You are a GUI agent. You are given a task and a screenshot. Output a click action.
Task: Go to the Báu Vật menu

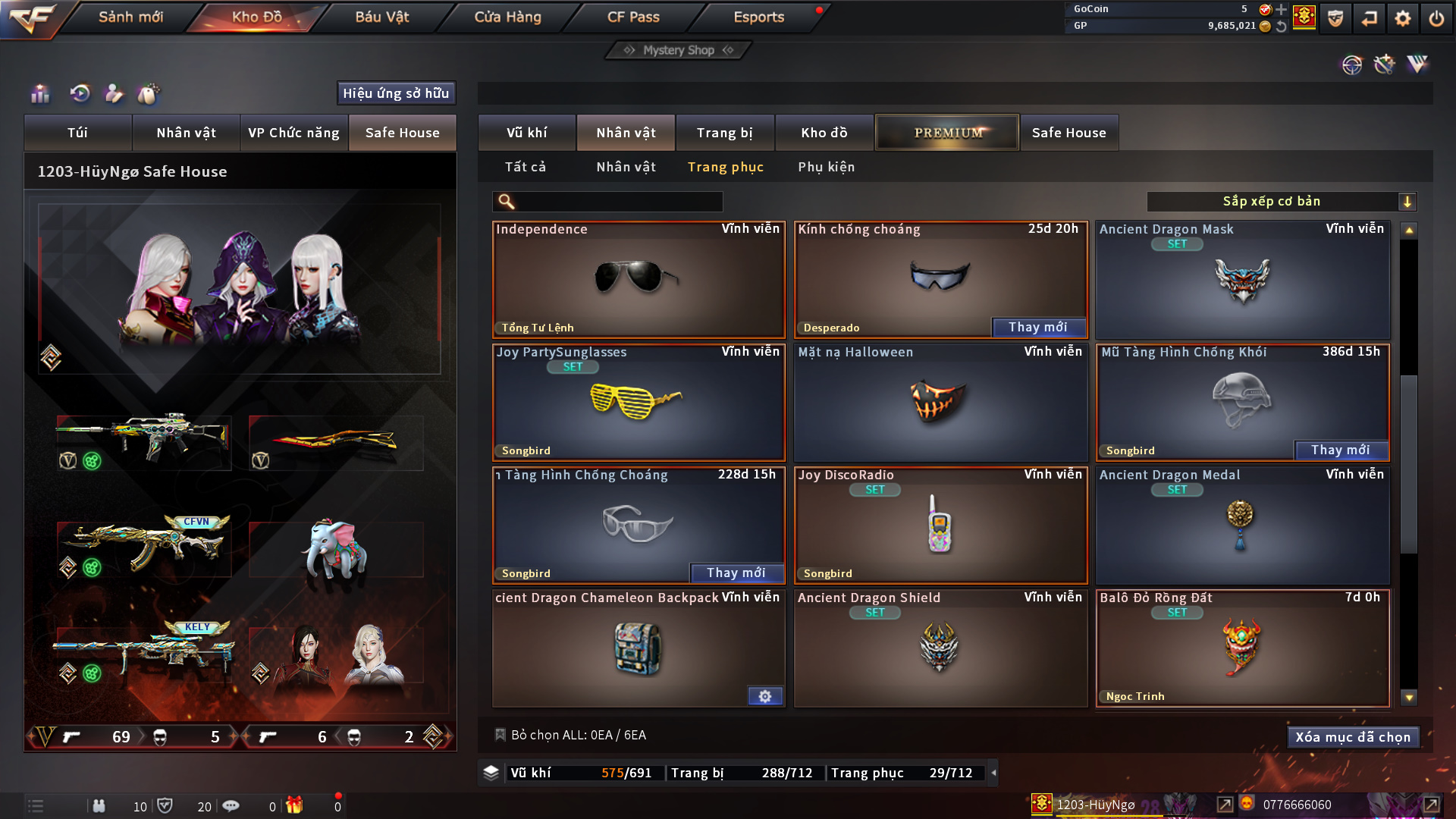pos(381,17)
